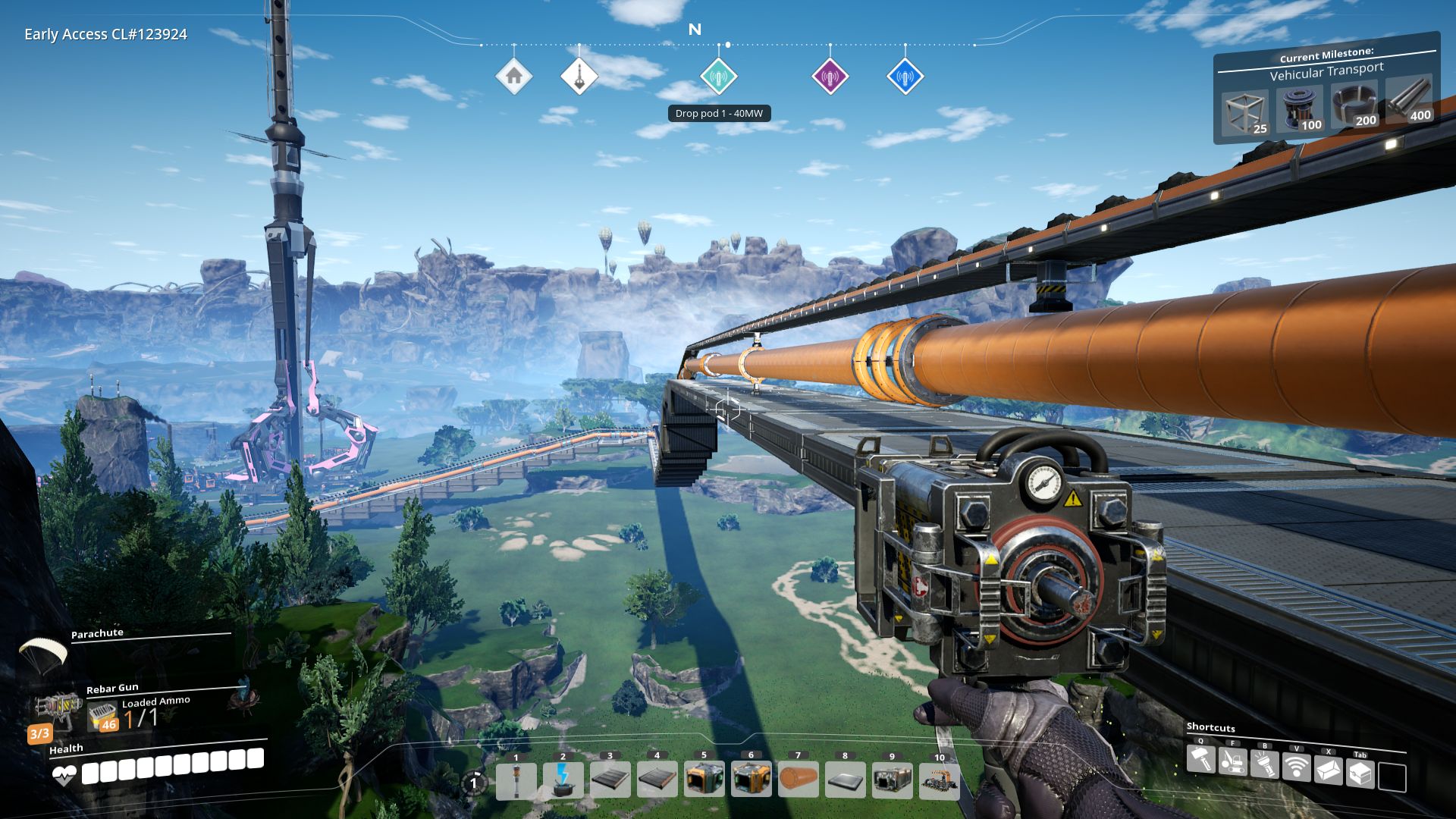Click the home compass marker
1456x819 pixels.
515,76
